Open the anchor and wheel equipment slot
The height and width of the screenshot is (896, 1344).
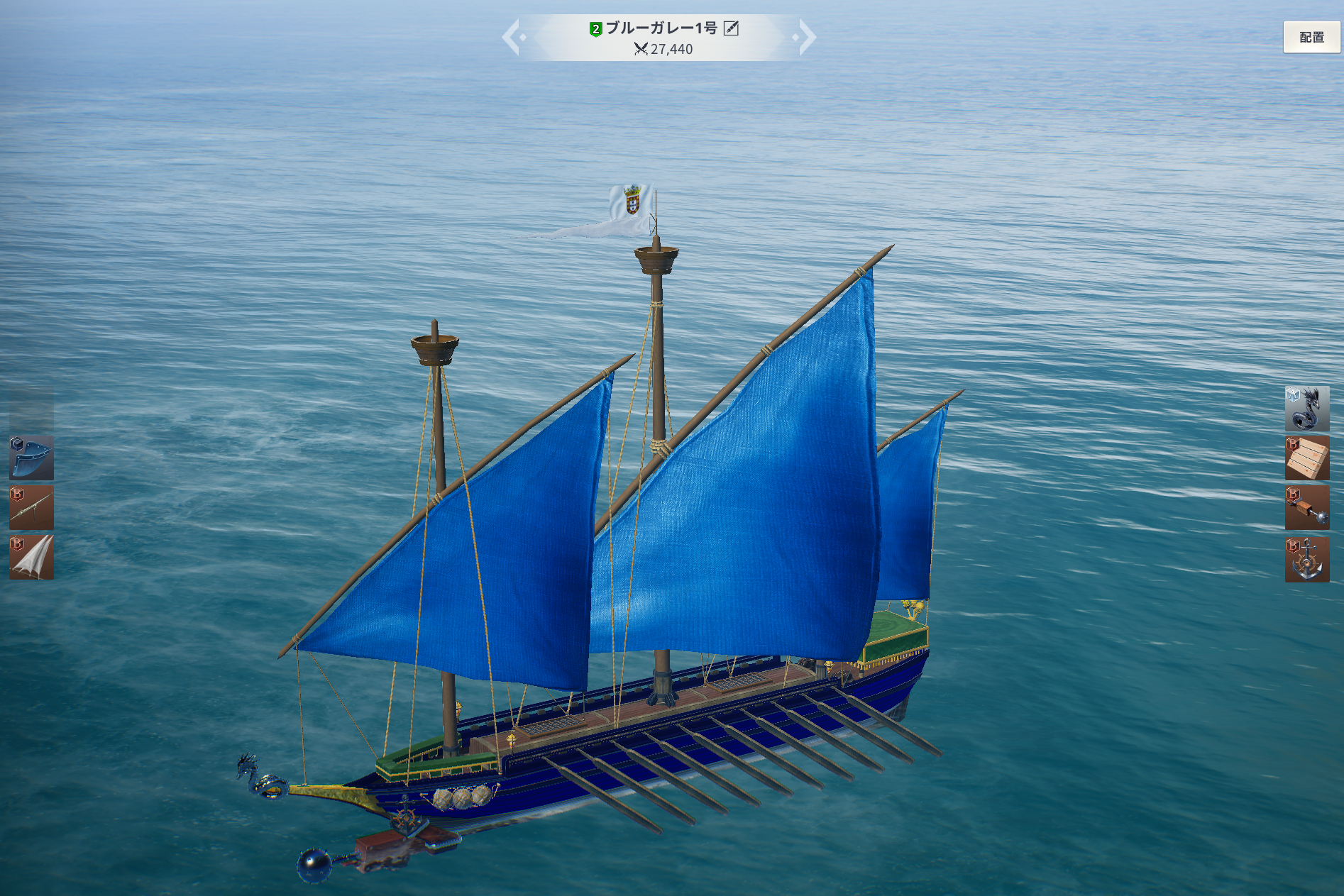[1306, 559]
